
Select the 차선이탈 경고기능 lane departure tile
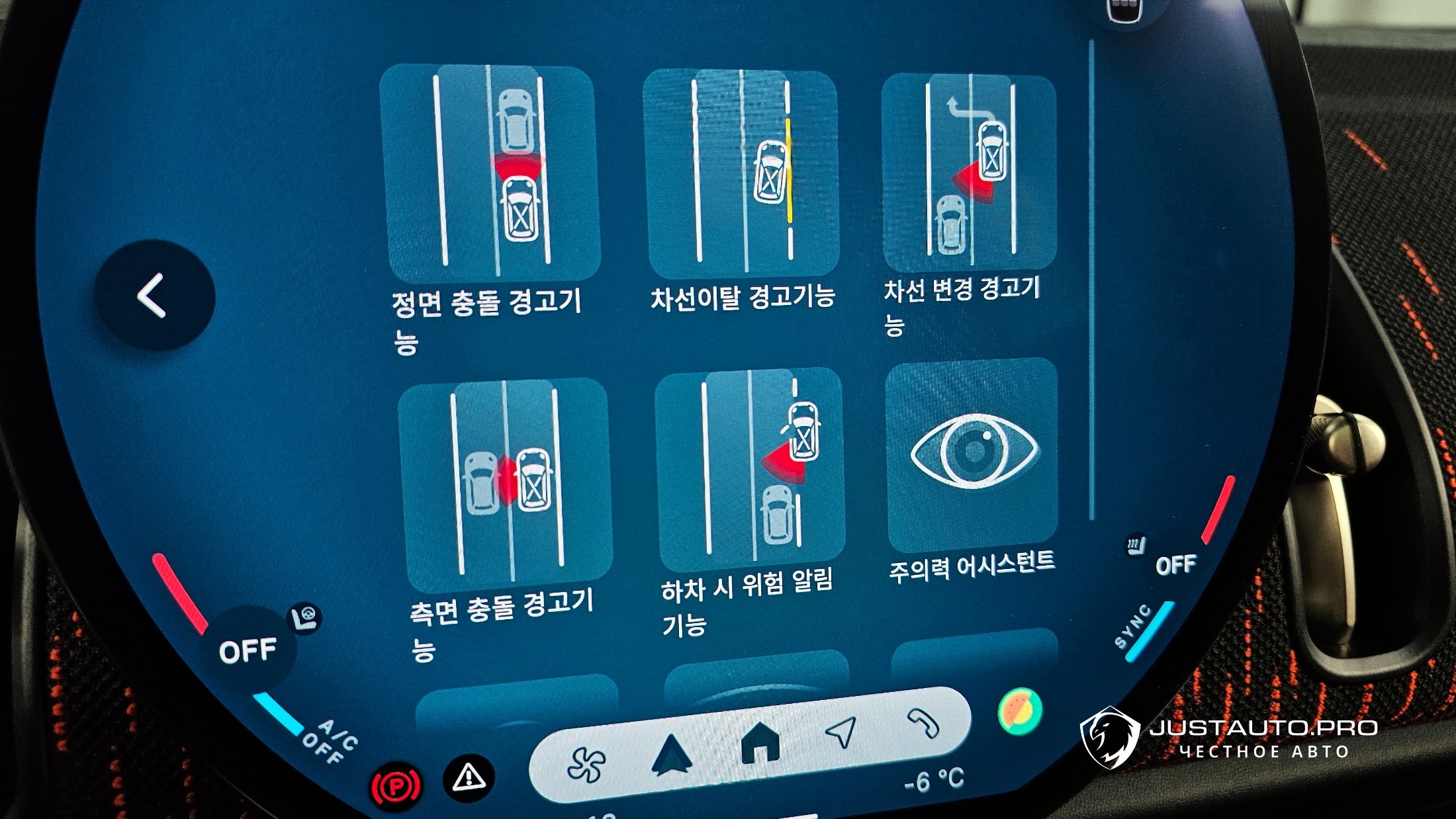[741, 173]
